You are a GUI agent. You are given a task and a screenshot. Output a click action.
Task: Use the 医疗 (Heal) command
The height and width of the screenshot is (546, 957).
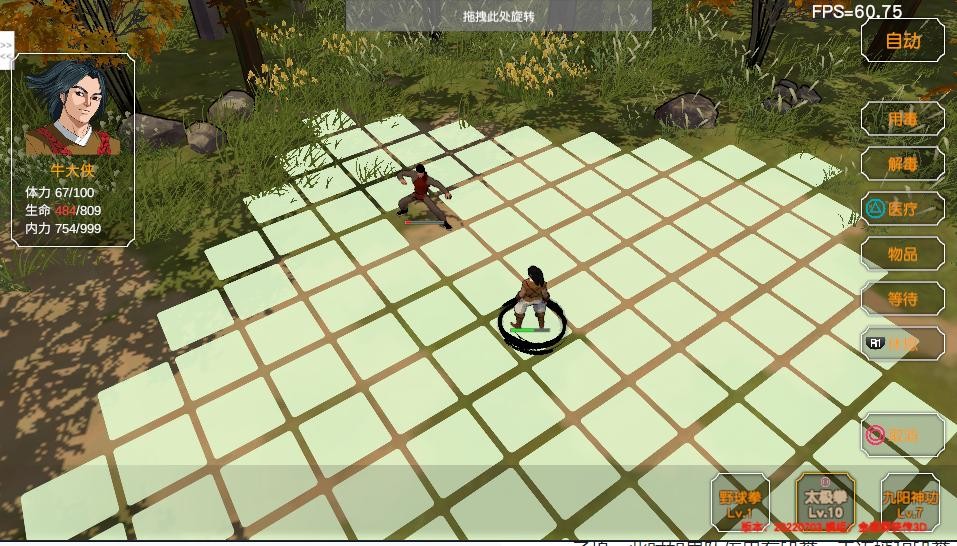click(902, 209)
